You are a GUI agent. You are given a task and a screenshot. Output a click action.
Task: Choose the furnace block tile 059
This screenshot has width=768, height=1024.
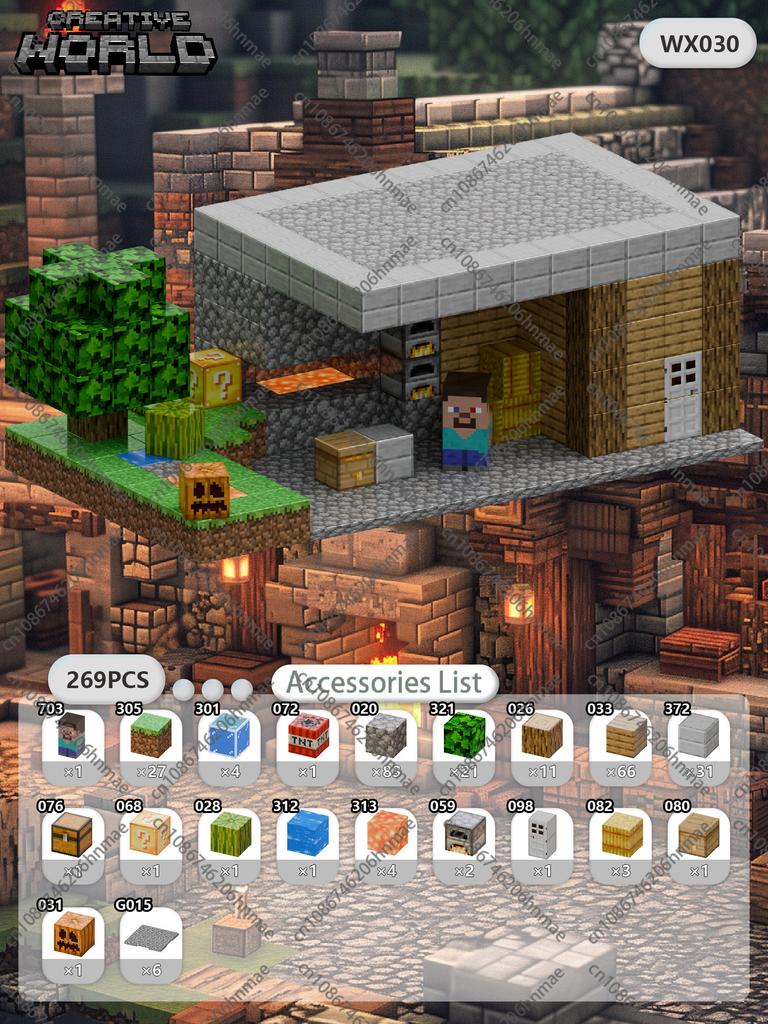coord(464,835)
